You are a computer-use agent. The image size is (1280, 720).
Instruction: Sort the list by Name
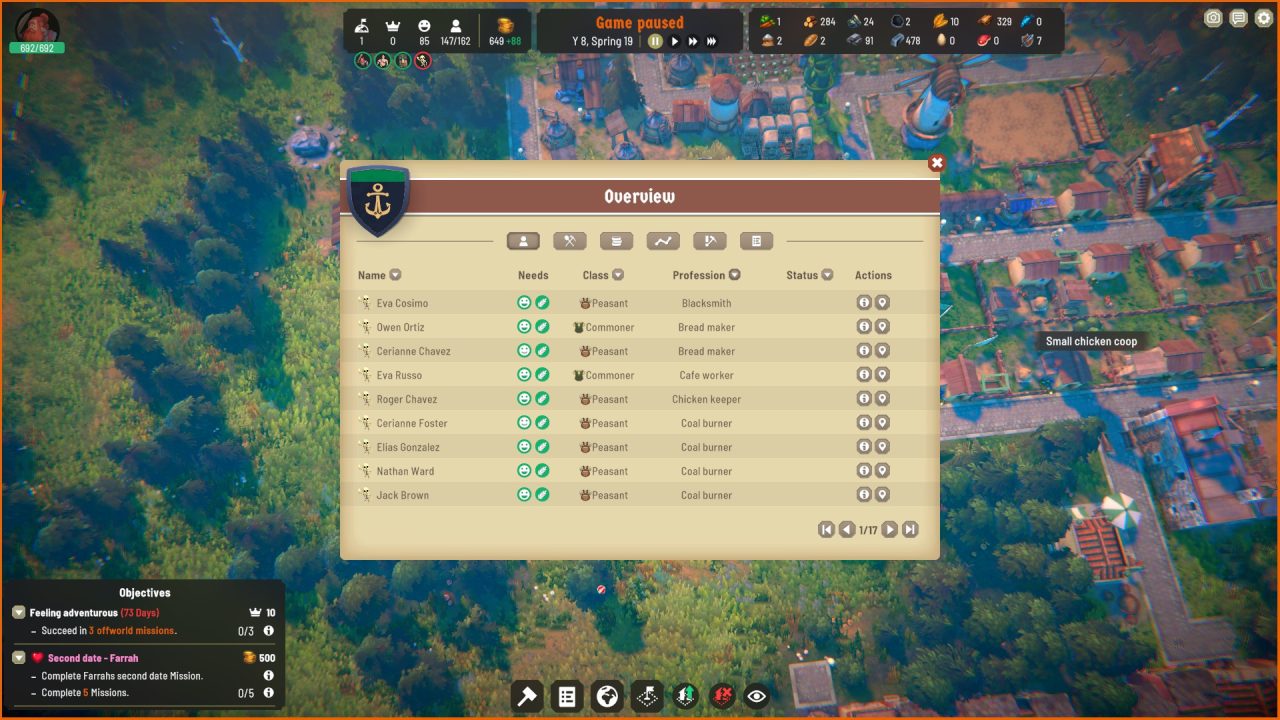tap(395, 275)
